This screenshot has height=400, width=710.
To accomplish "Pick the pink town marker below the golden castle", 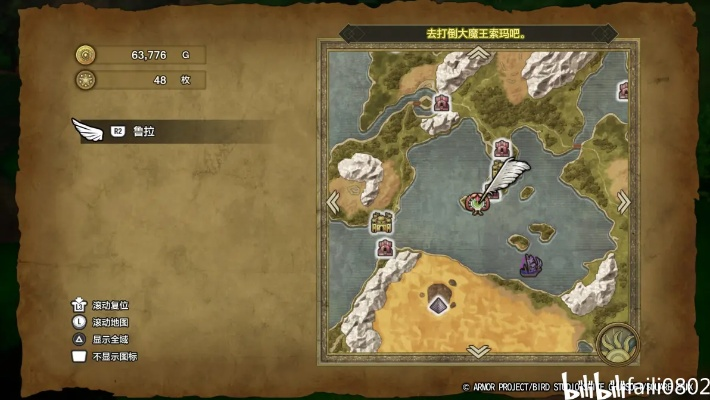I will (x=384, y=247).
